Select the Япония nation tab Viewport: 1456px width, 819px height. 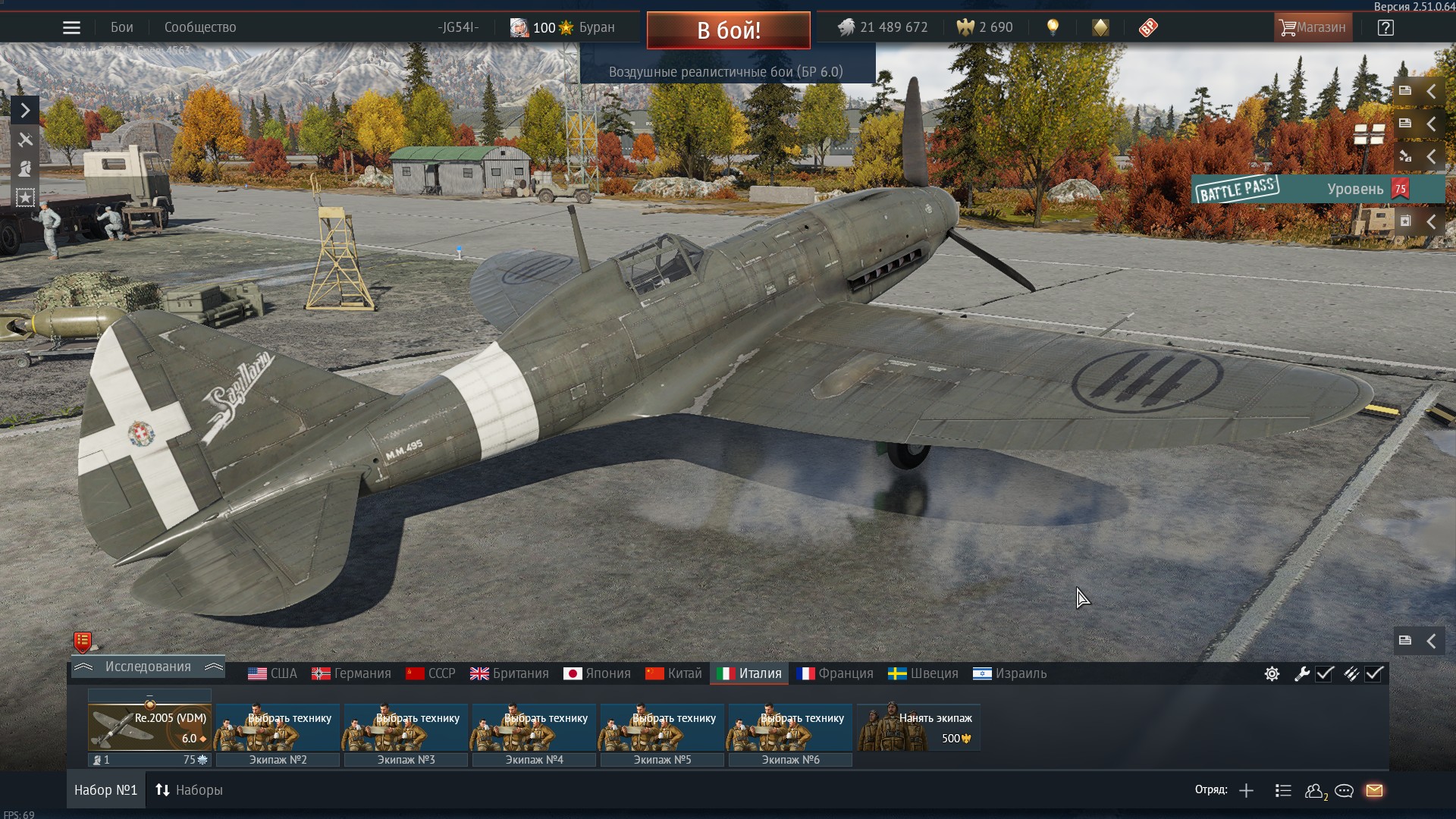click(598, 673)
